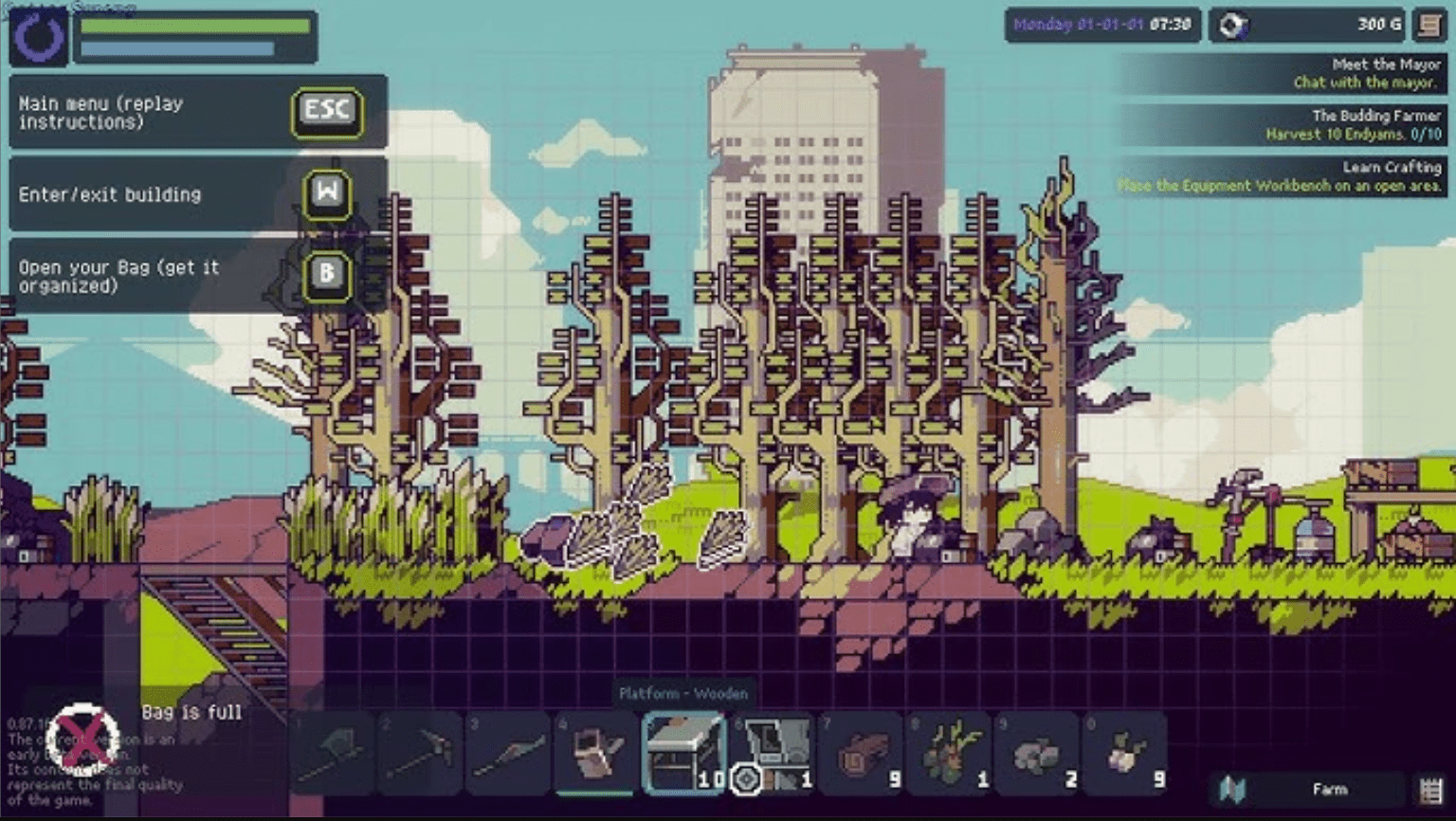Select the wood logs in slot 7
1456x821 pixels.
point(862,752)
